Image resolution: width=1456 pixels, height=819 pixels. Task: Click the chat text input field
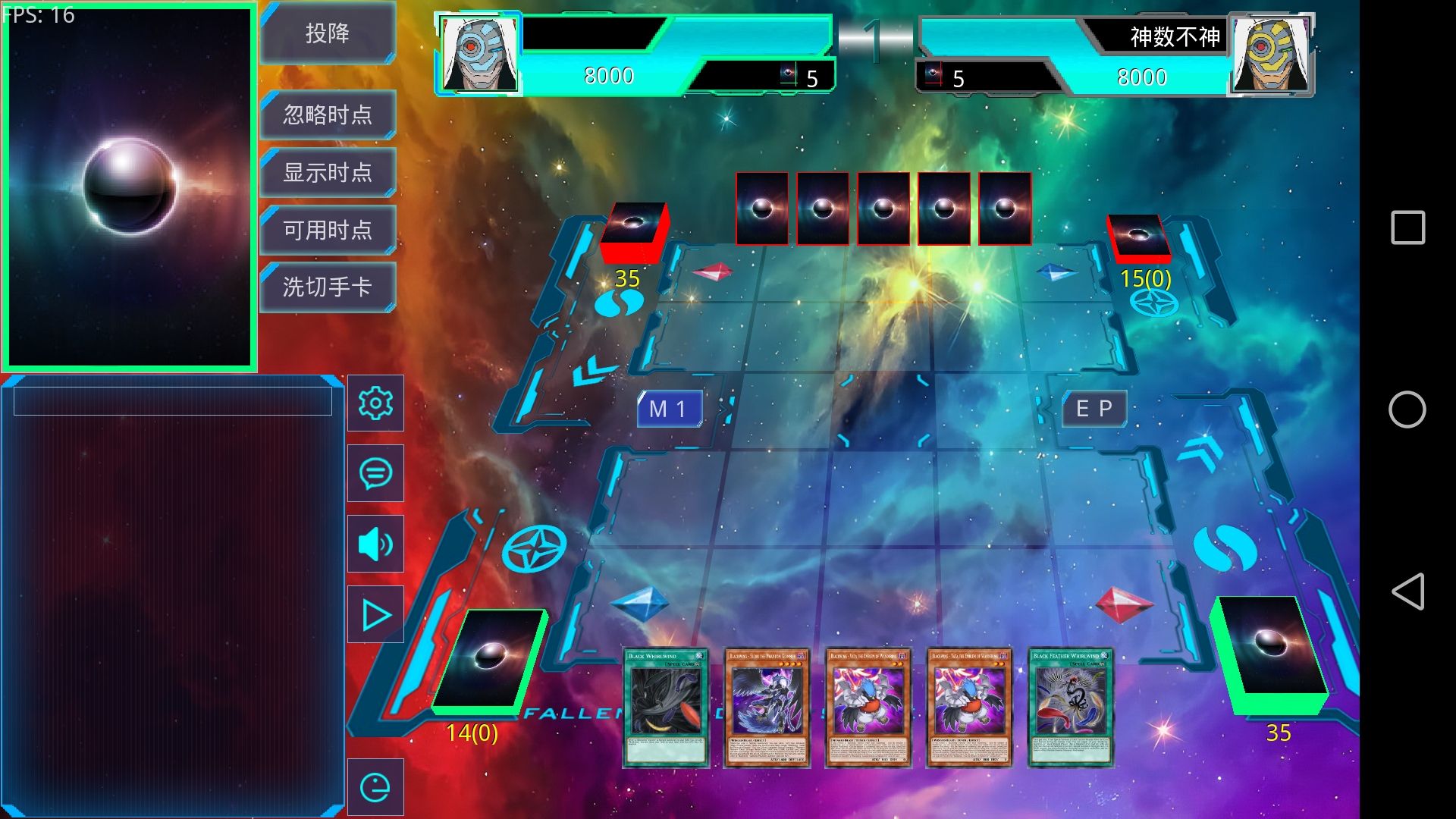pos(173,401)
